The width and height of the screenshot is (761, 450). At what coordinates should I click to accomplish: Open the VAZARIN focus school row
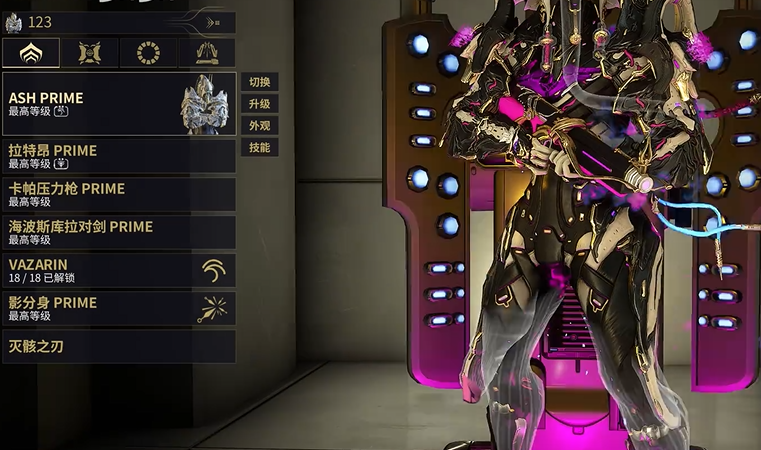(x=119, y=270)
